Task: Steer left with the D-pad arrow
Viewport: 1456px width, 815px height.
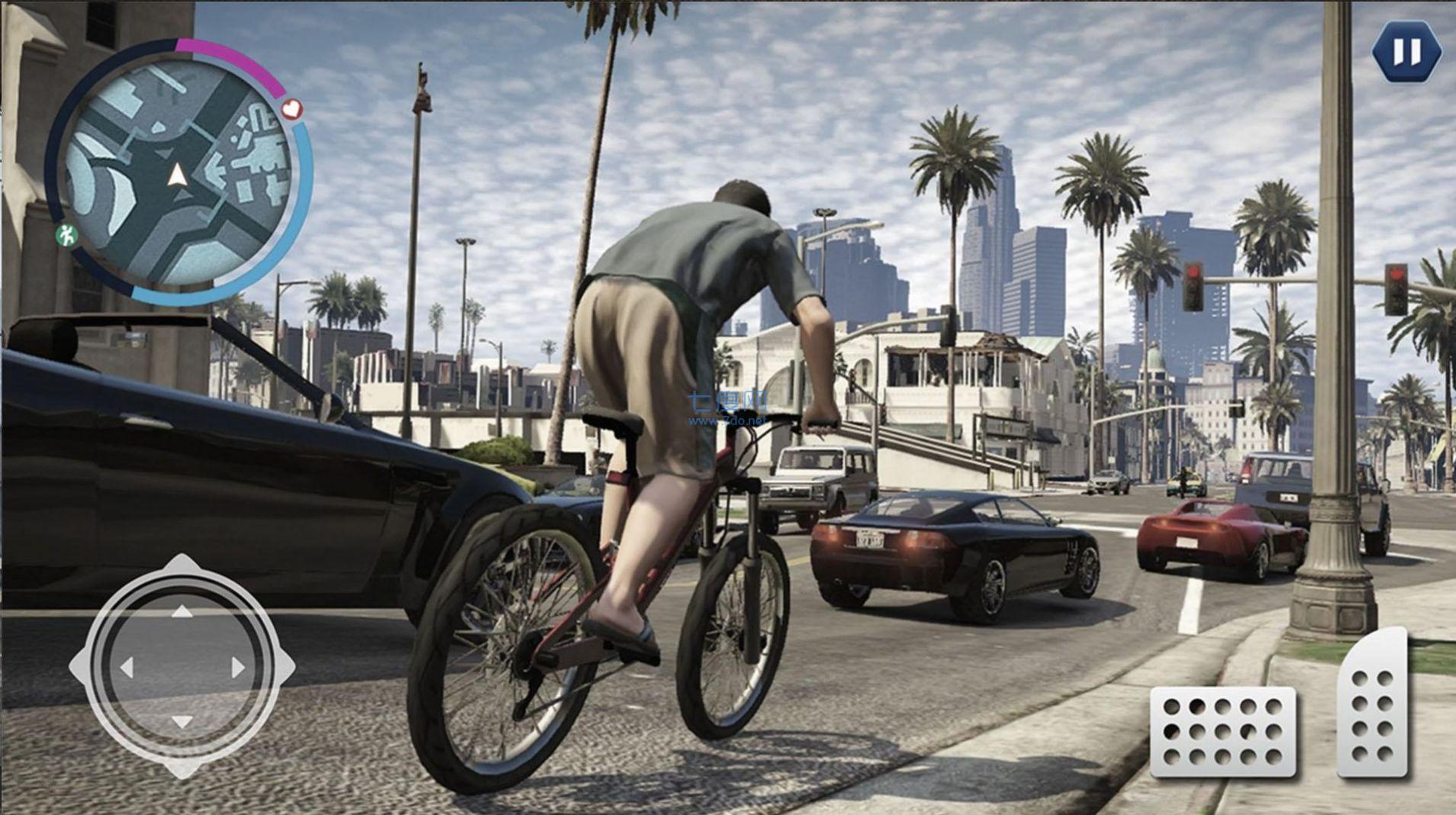Action: [x=127, y=668]
